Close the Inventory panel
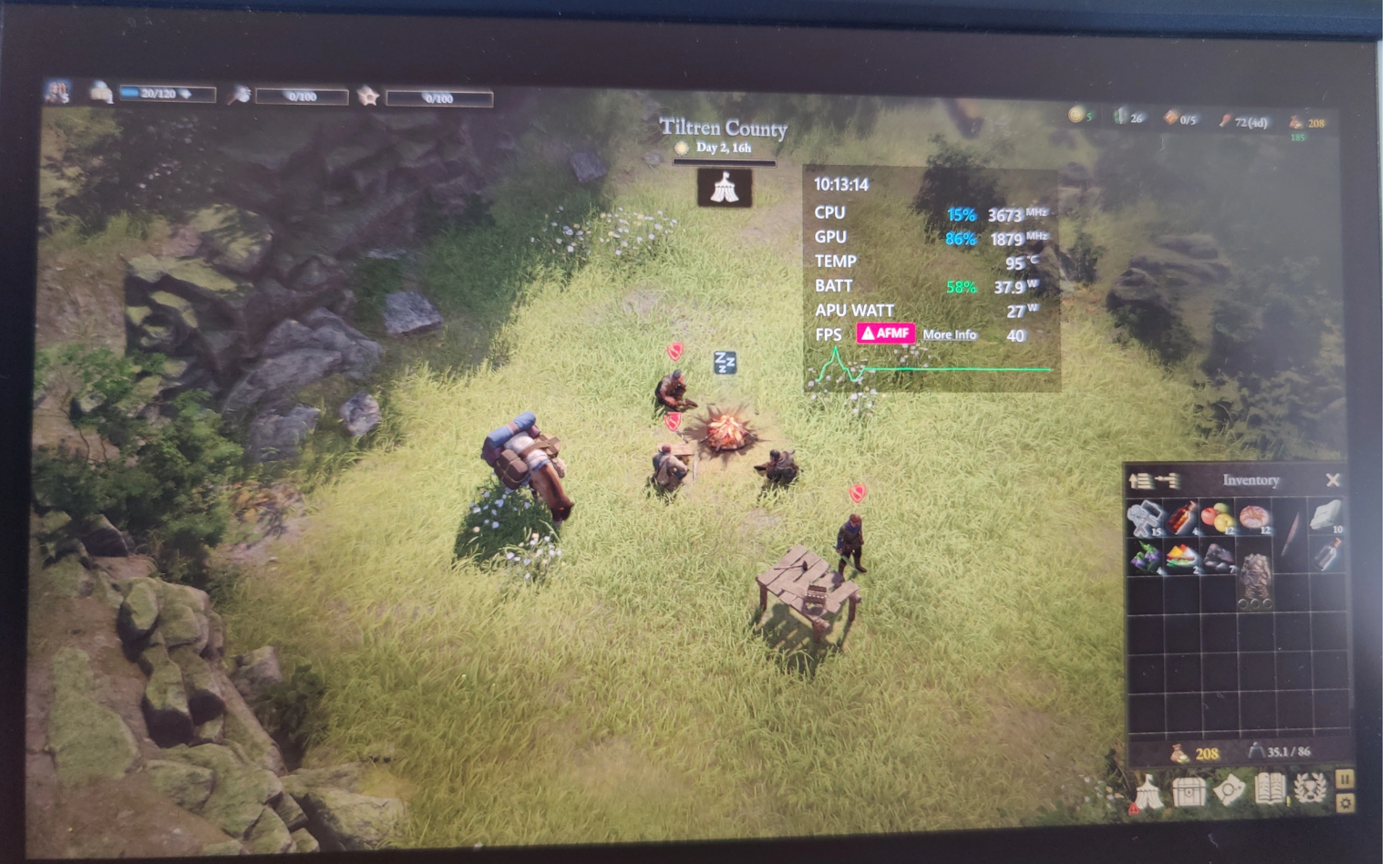The width and height of the screenshot is (1400, 864). pos(1333,479)
